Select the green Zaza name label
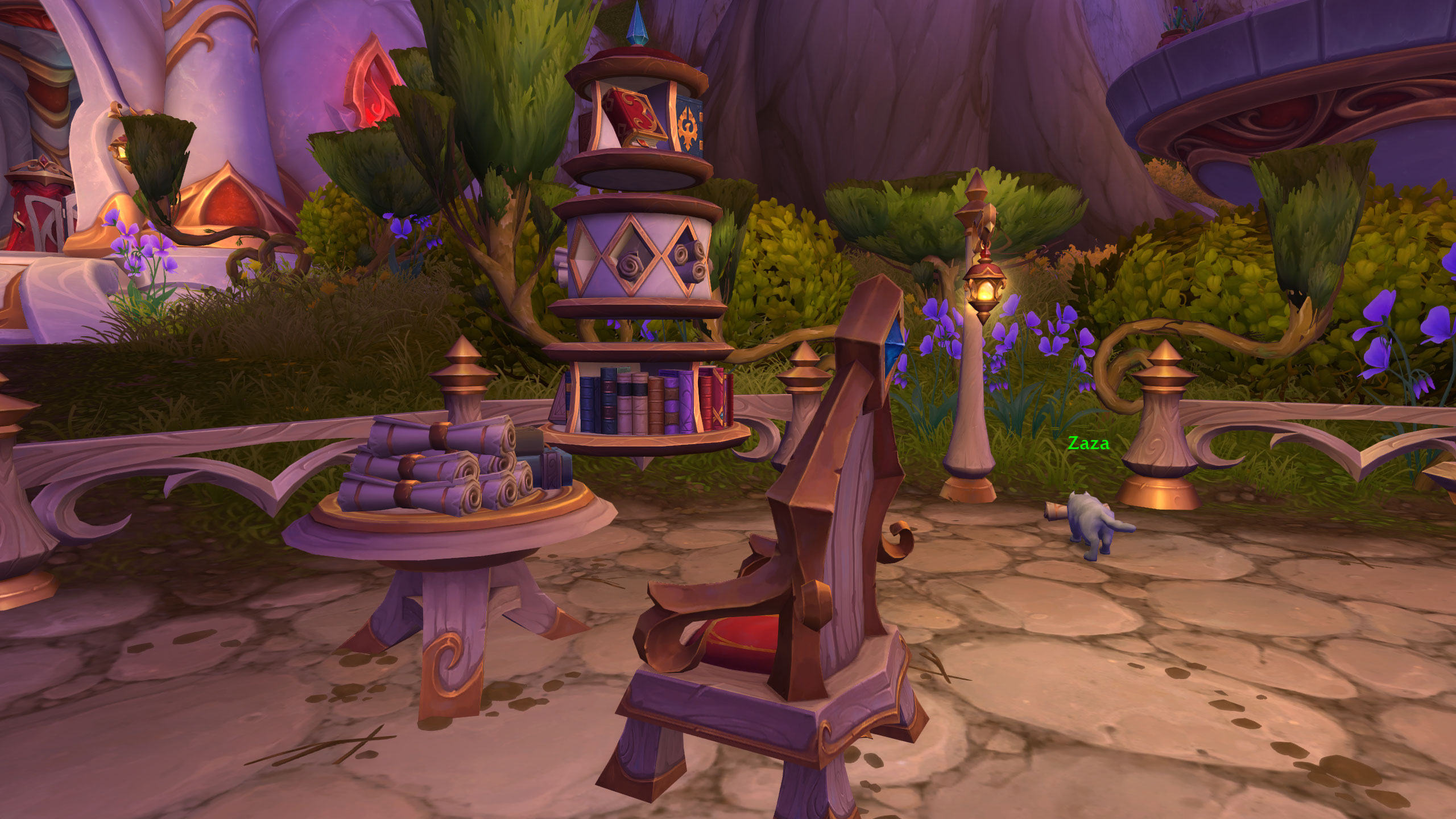Viewport: 1456px width, 819px height. (1088, 444)
